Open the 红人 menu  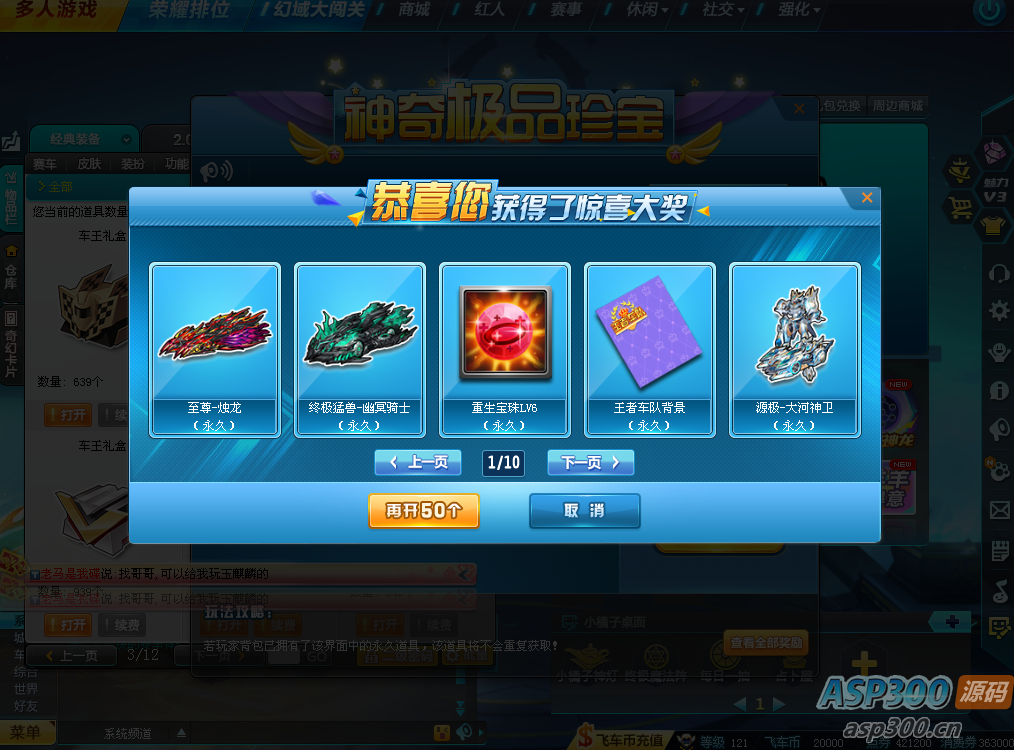[490, 10]
